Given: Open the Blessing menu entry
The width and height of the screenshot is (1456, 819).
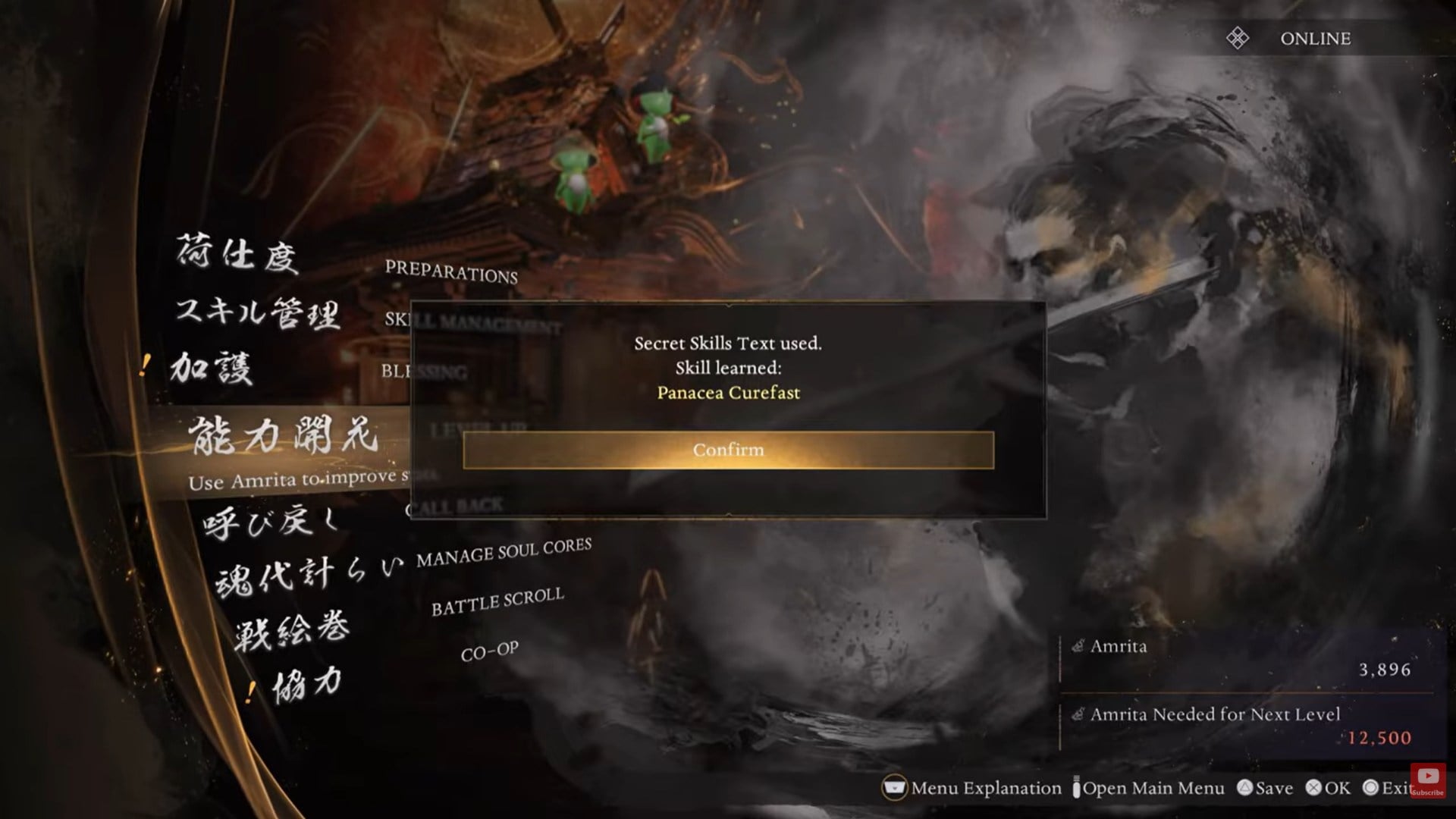Looking at the screenshot, I should pyautogui.click(x=425, y=372).
